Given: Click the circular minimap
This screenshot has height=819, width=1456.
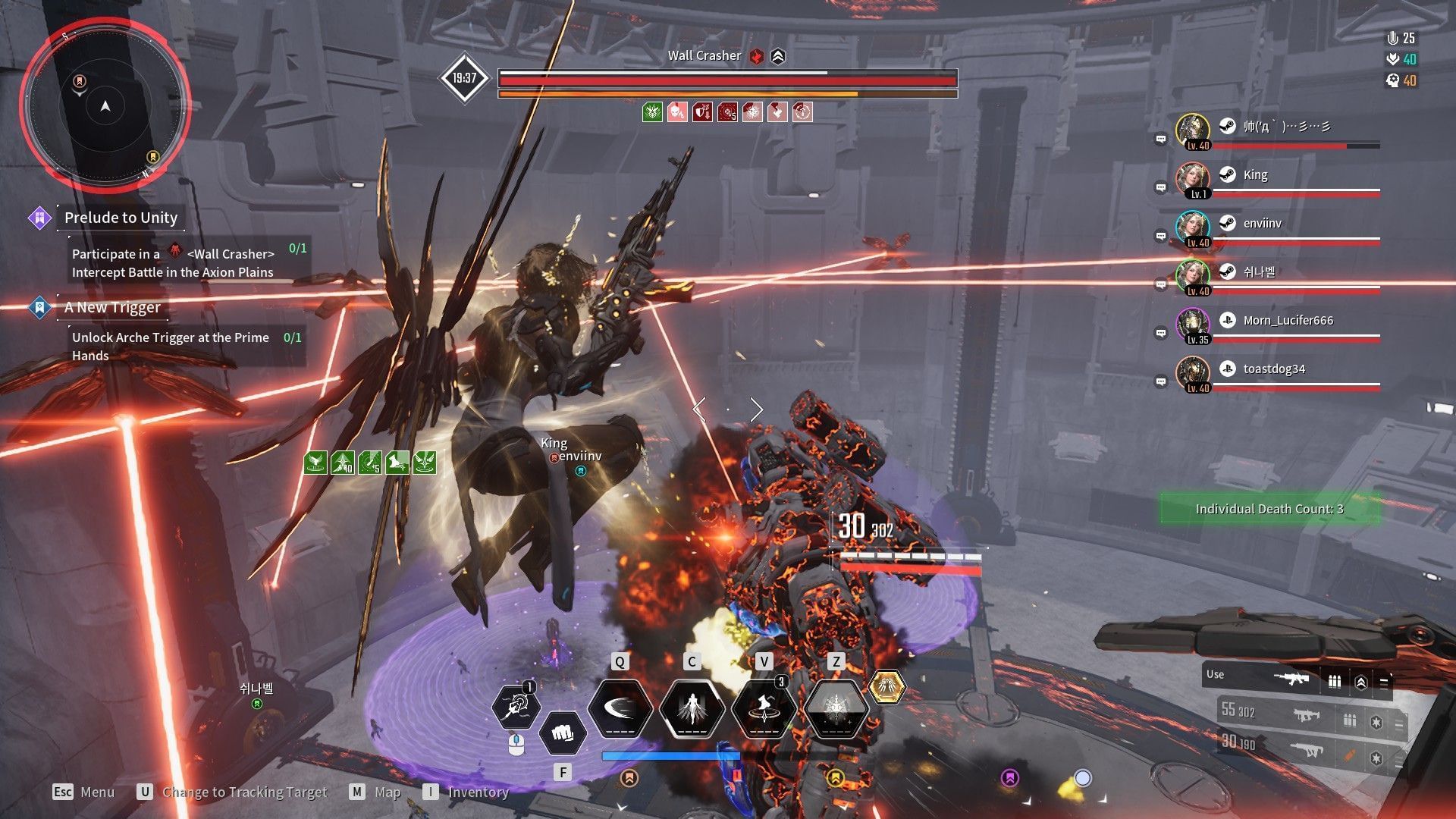Looking at the screenshot, I should (x=105, y=106).
